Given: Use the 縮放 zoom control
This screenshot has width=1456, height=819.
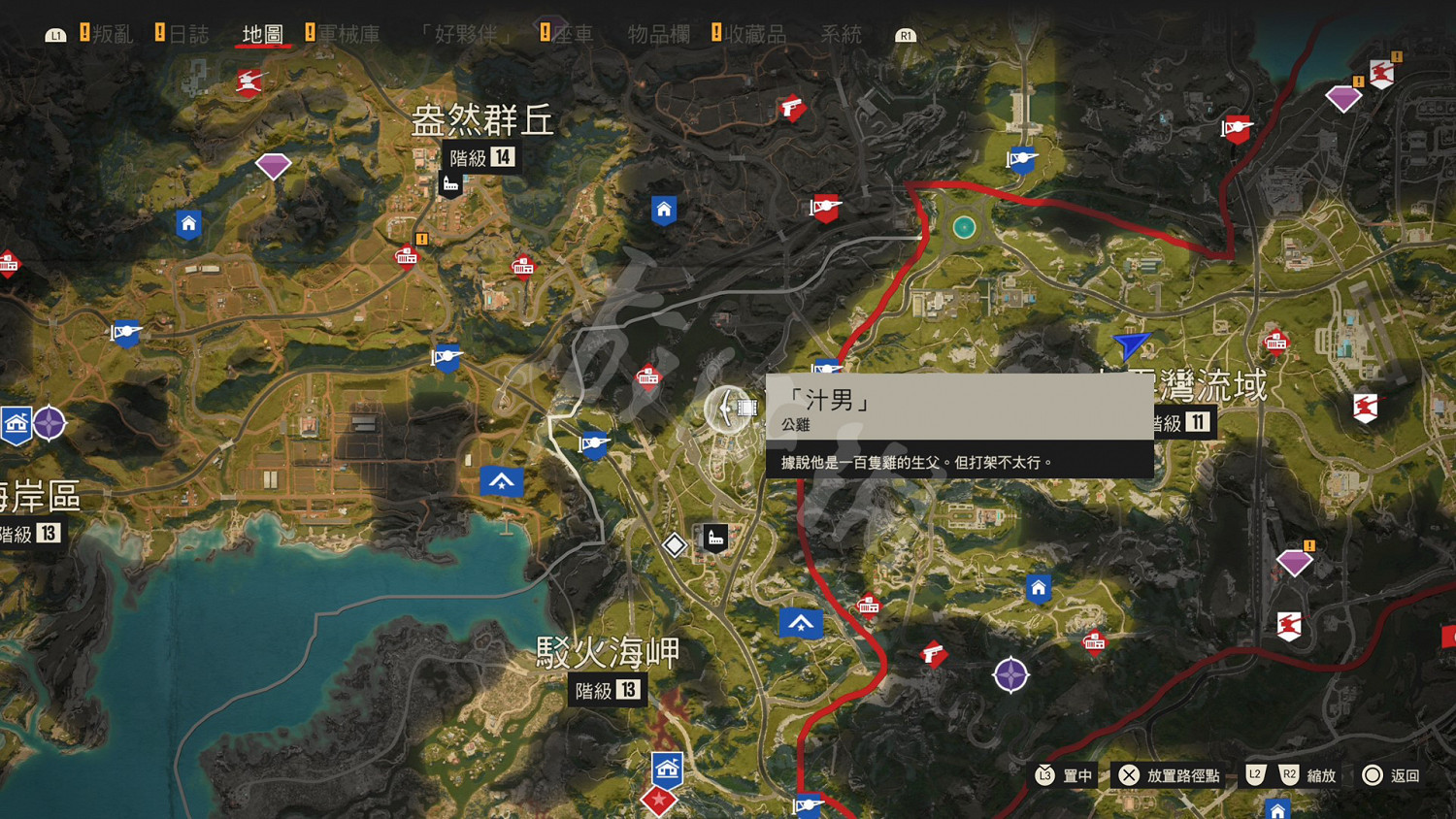Looking at the screenshot, I should pyautogui.click(x=1322, y=775).
